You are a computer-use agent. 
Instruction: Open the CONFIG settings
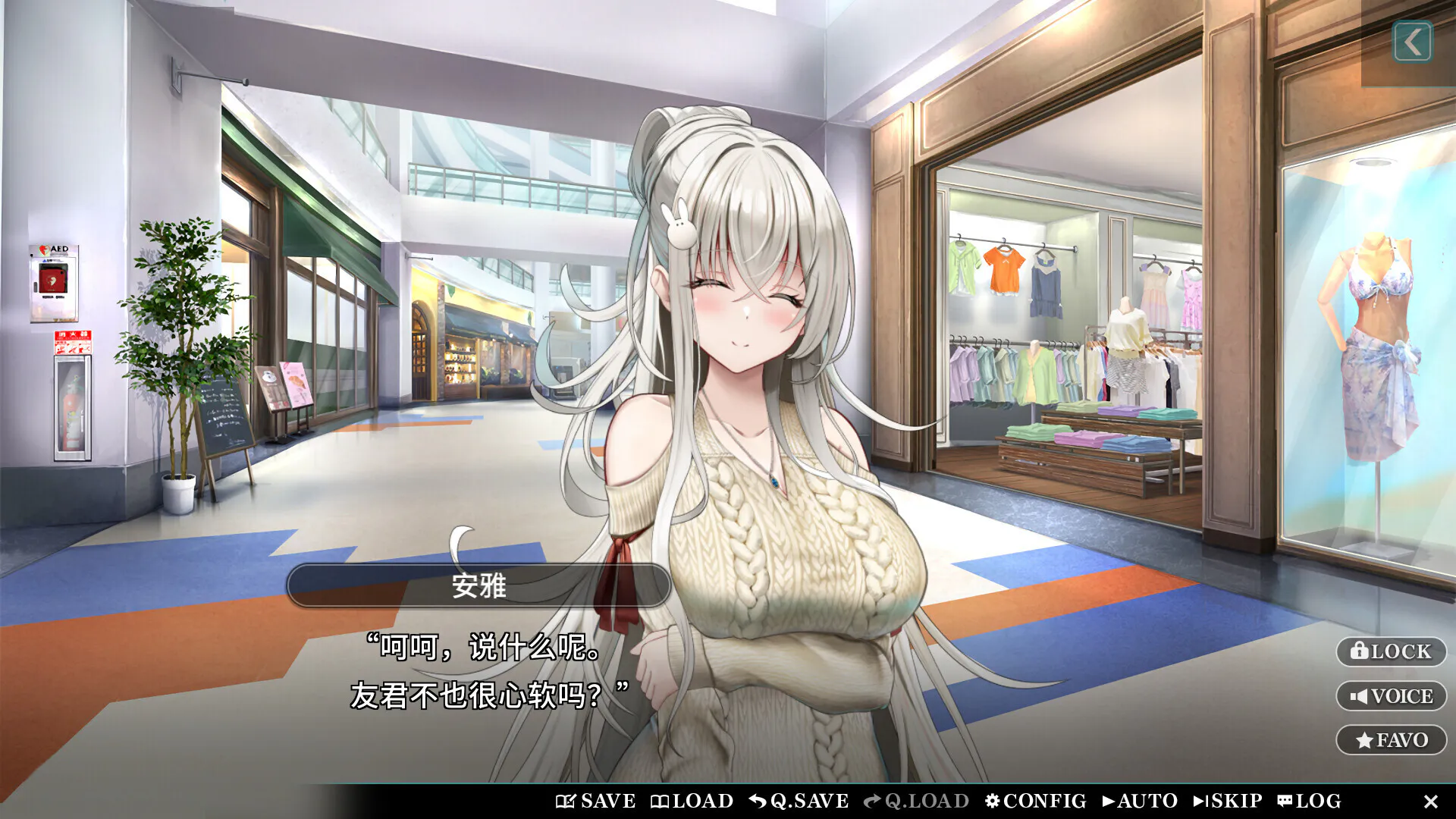tap(1035, 801)
